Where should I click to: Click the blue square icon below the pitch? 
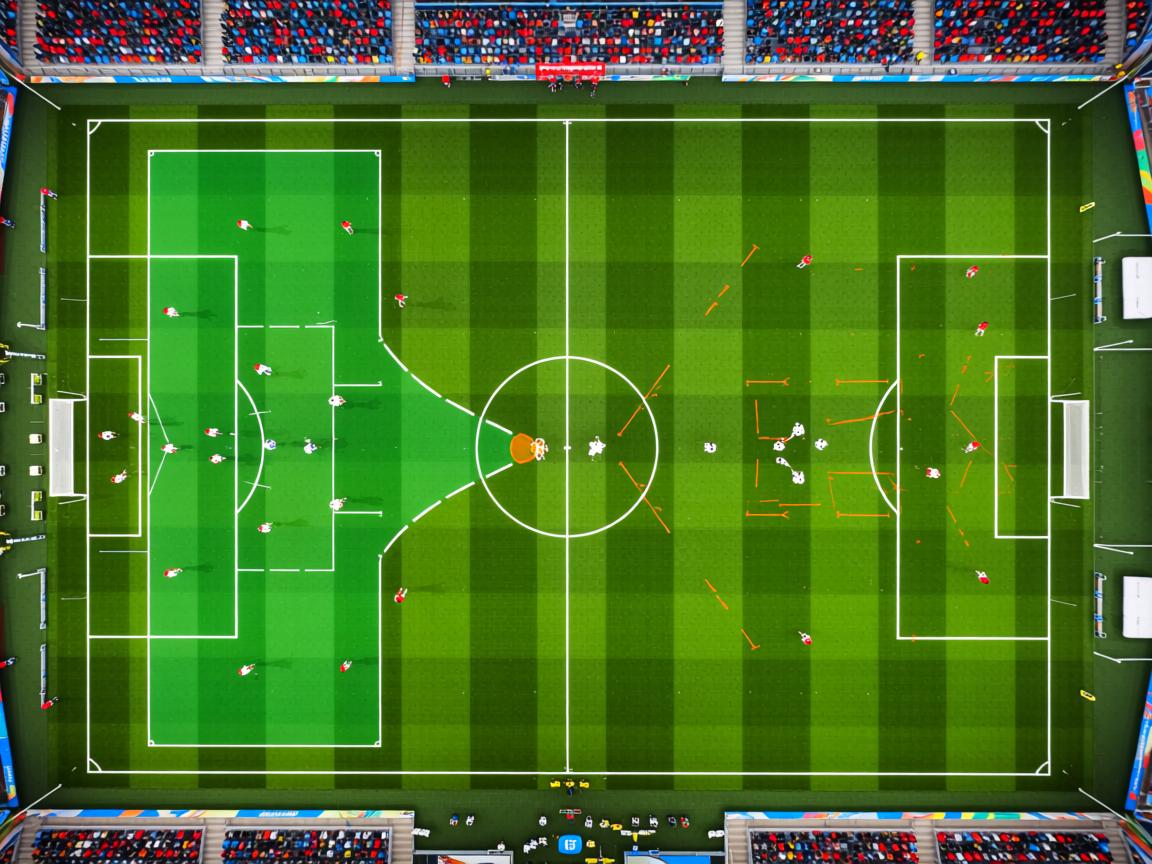569,843
